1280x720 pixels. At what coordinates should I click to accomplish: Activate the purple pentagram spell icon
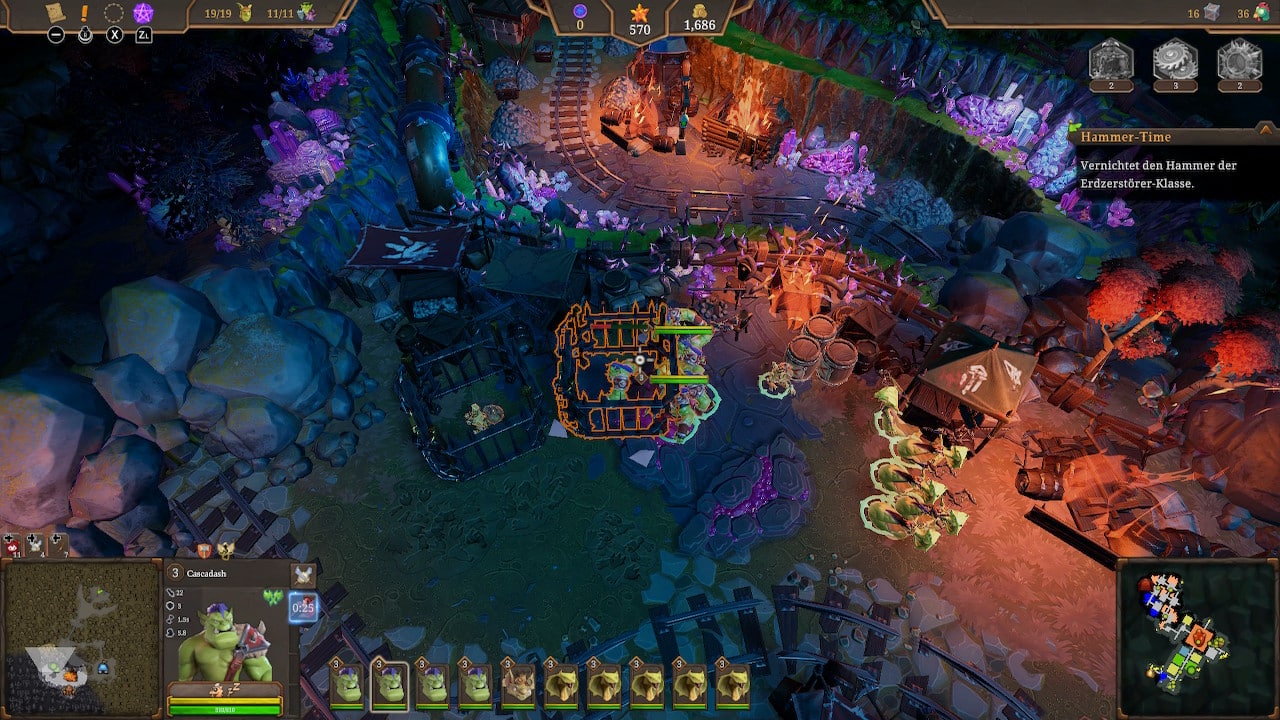click(143, 13)
